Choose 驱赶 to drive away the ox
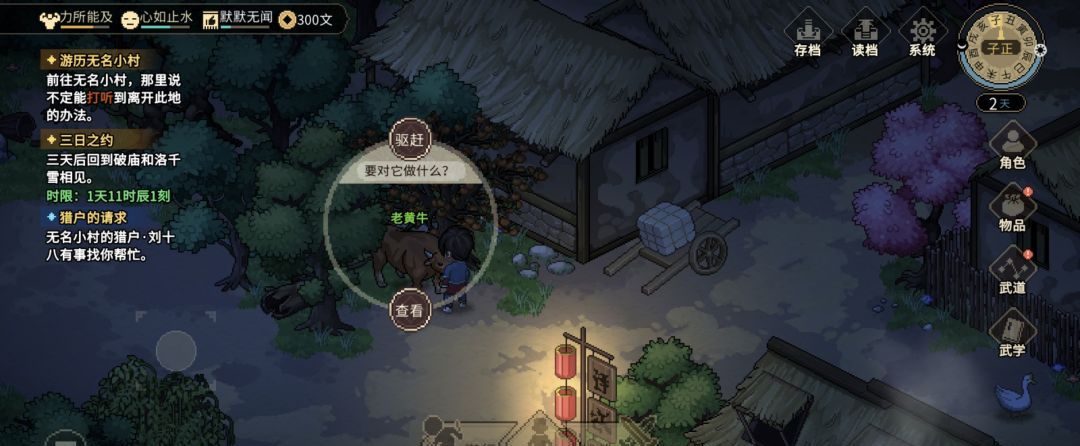This screenshot has width=1080, height=446. pyautogui.click(x=409, y=139)
